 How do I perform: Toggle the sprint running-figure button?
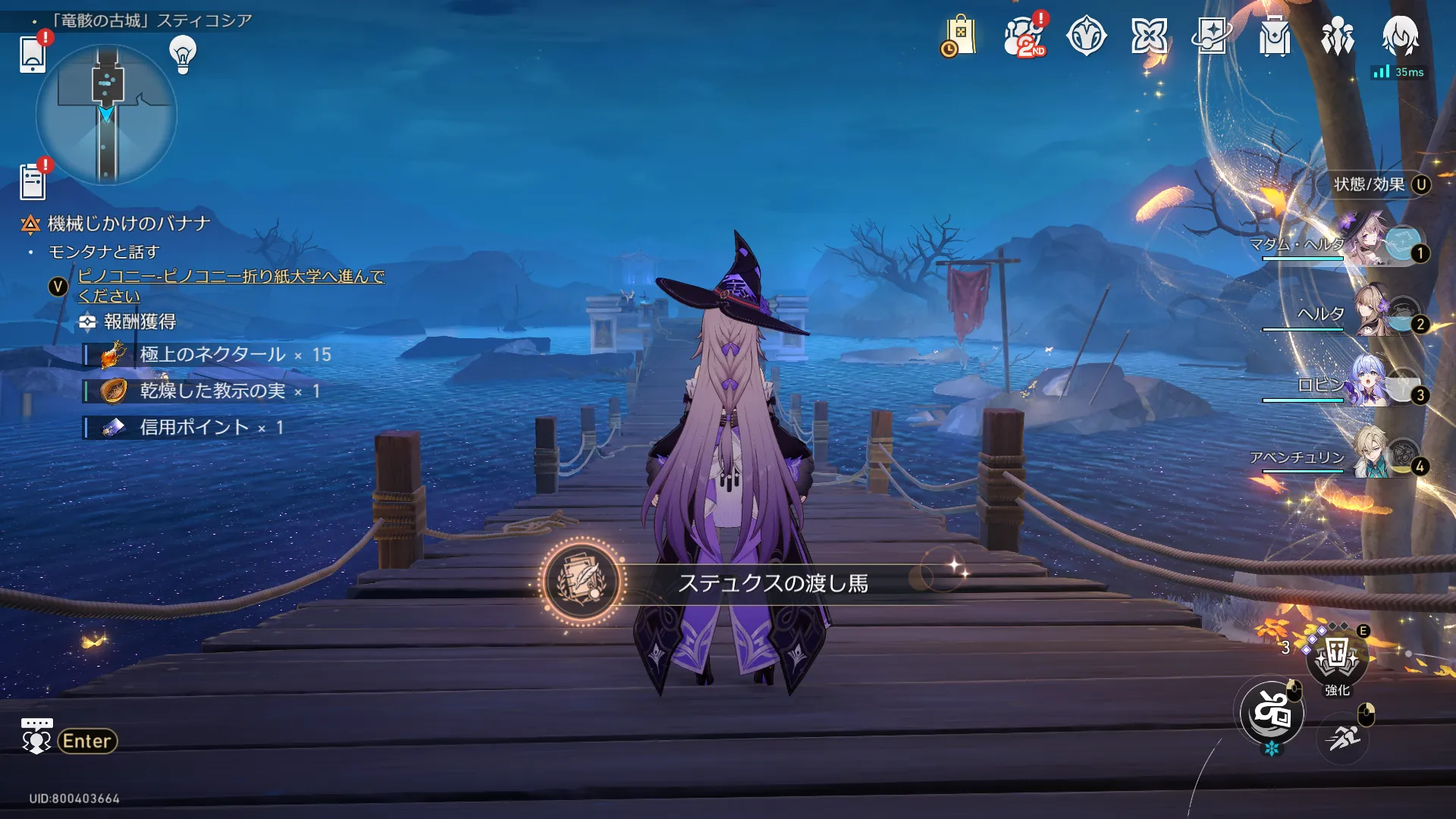[x=1343, y=738]
